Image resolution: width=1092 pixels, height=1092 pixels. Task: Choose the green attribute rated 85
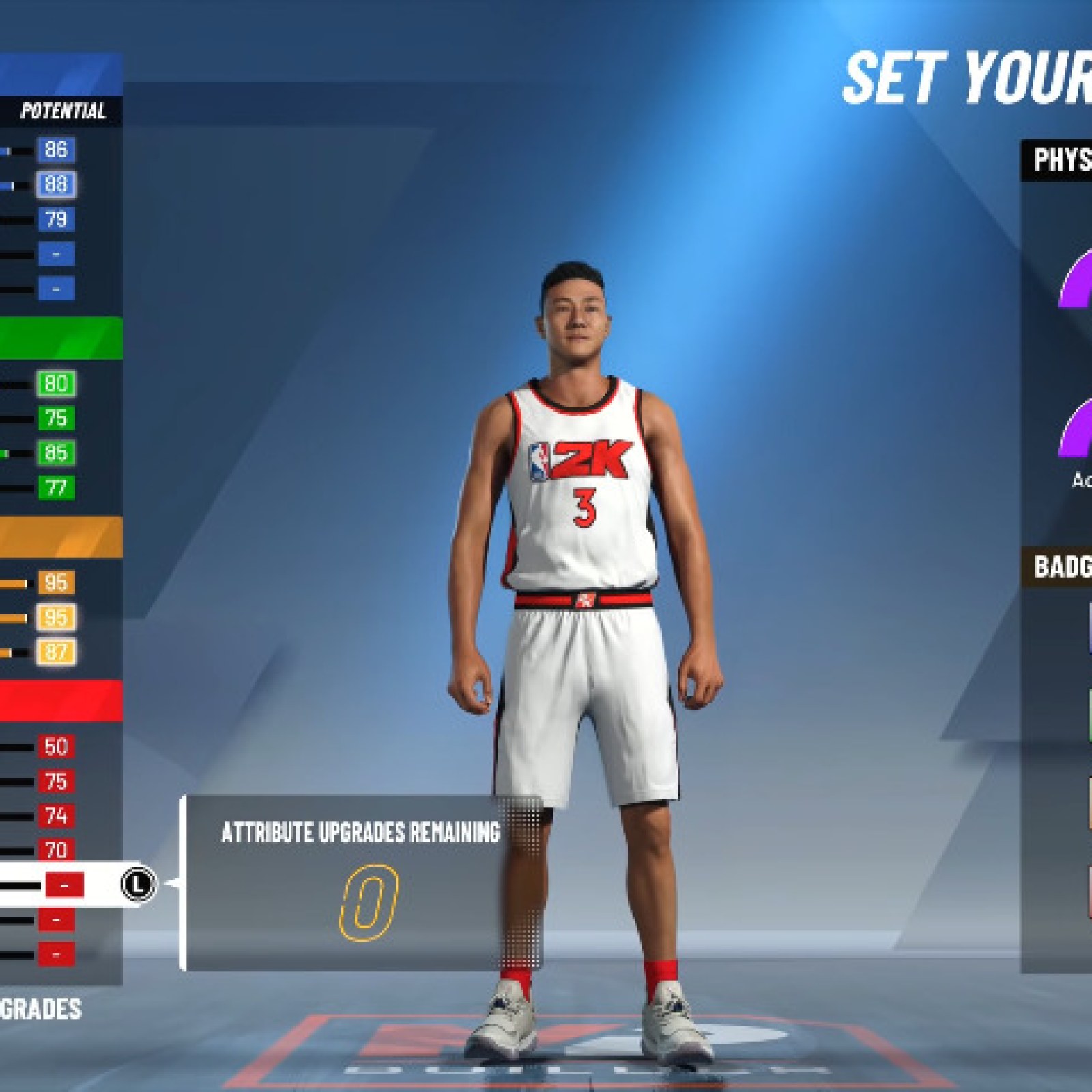[55, 453]
